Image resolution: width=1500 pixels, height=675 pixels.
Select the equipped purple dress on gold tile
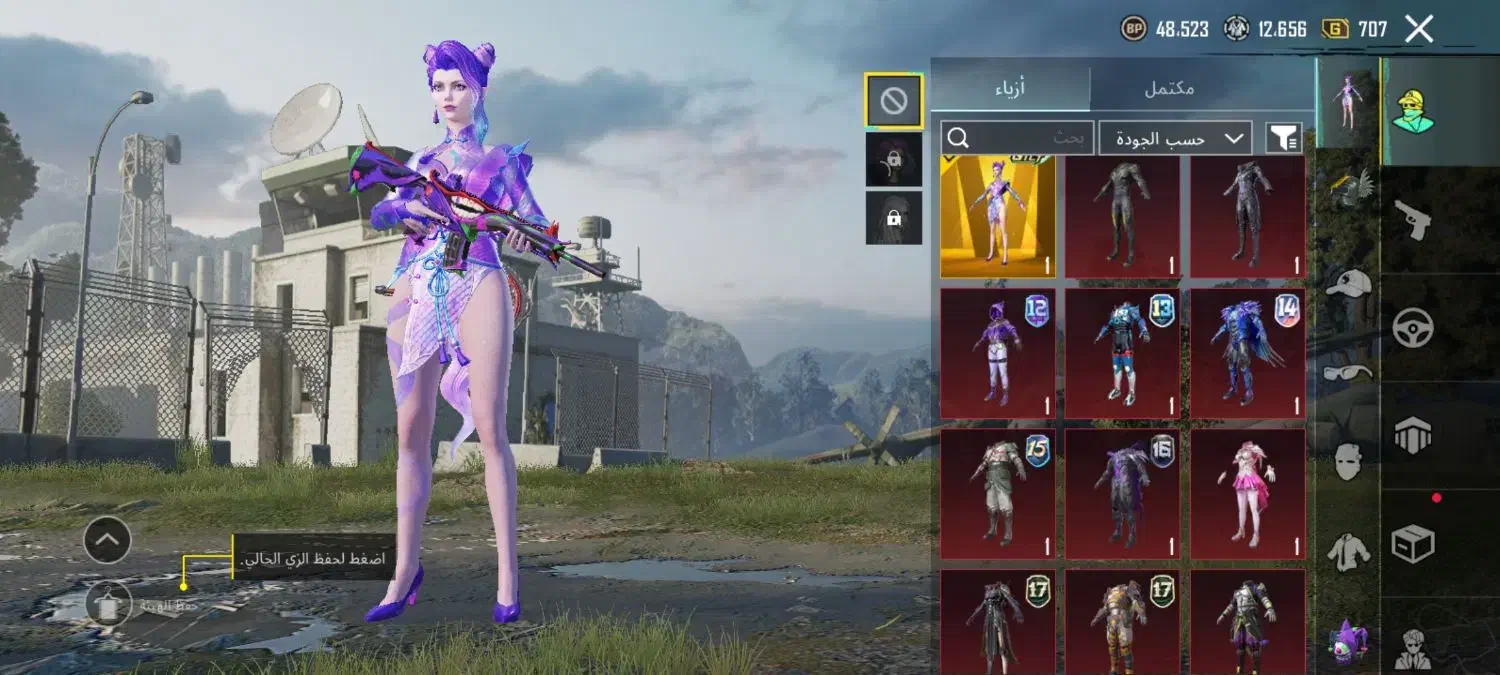tap(998, 215)
